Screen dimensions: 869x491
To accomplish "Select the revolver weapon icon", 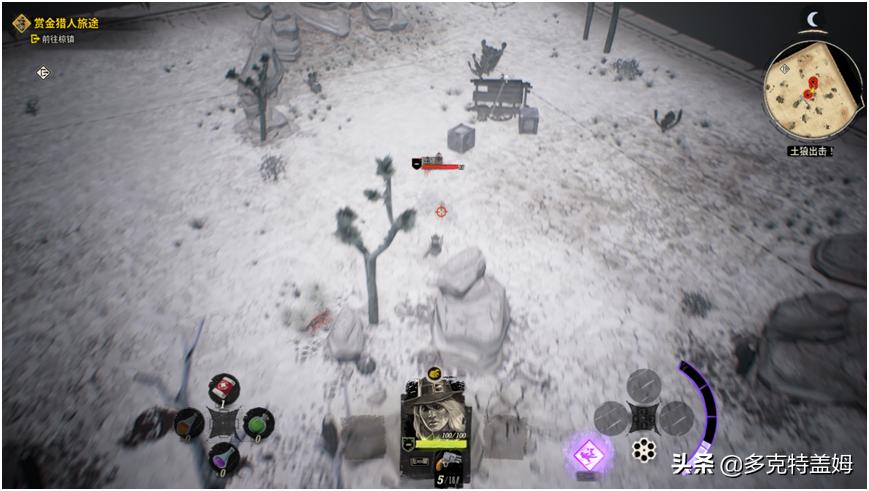I will [x=448, y=462].
